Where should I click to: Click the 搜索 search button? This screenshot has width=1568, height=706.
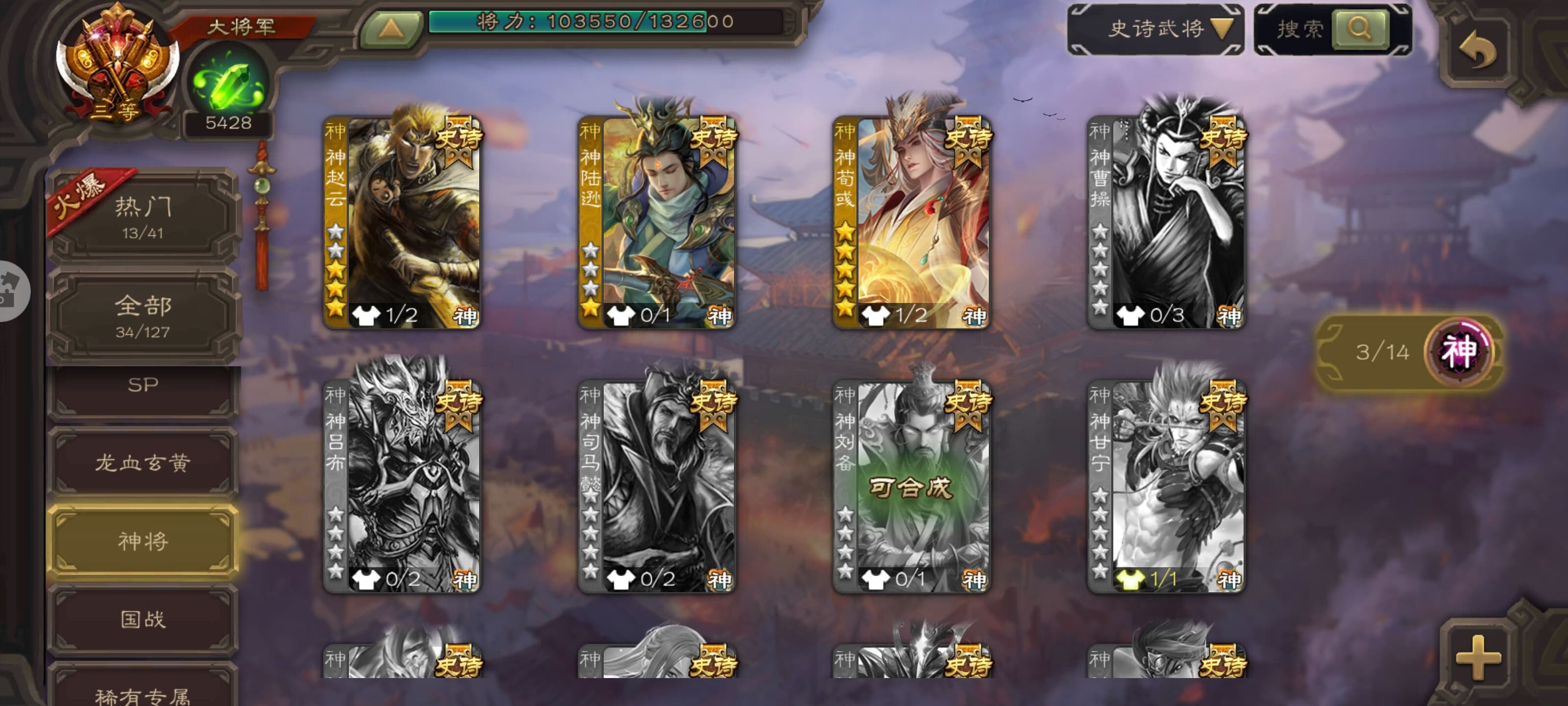tap(1360, 28)
